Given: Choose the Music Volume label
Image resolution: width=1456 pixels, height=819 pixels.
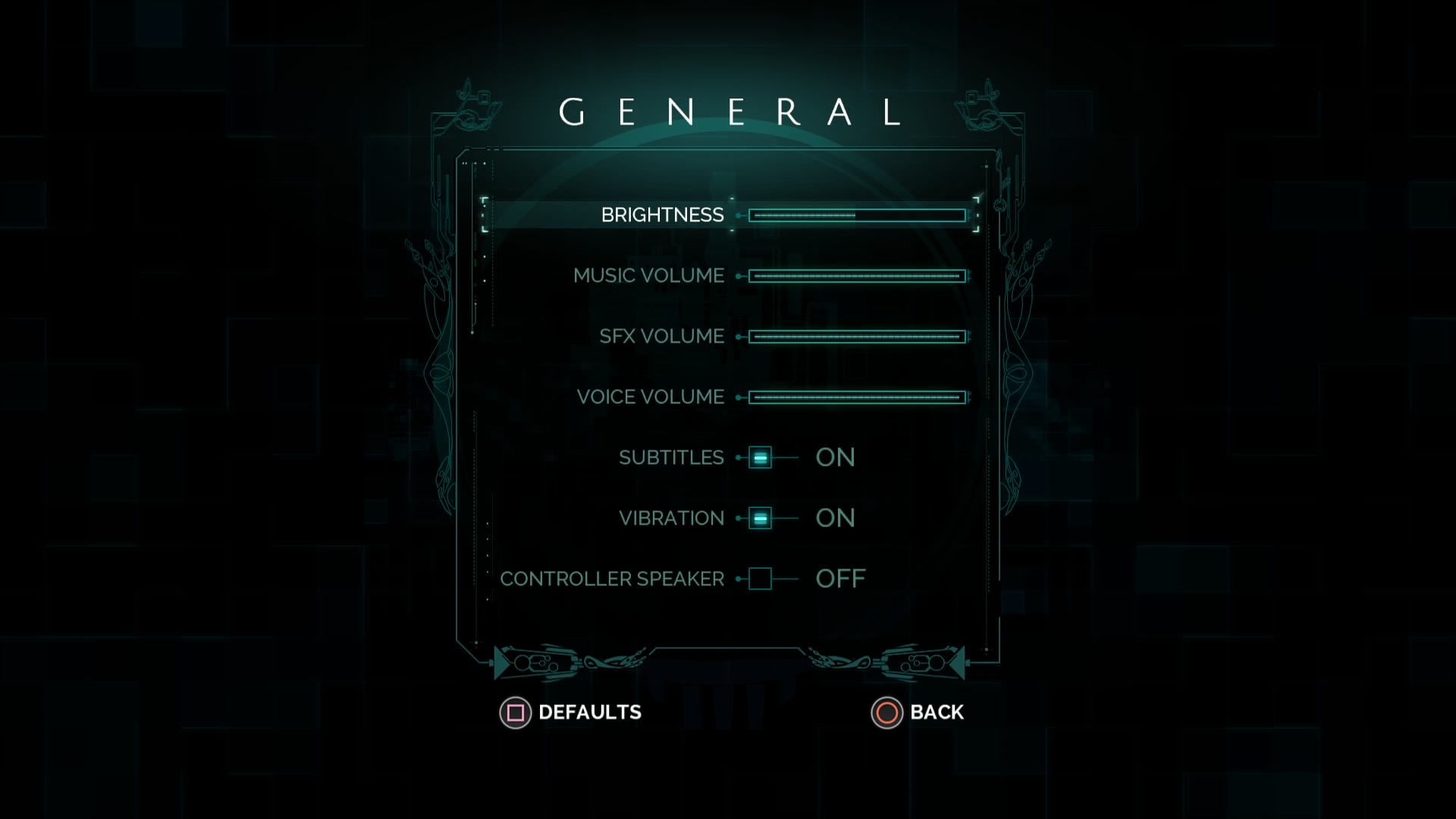Looking at the screenshot, I should 648,276.
